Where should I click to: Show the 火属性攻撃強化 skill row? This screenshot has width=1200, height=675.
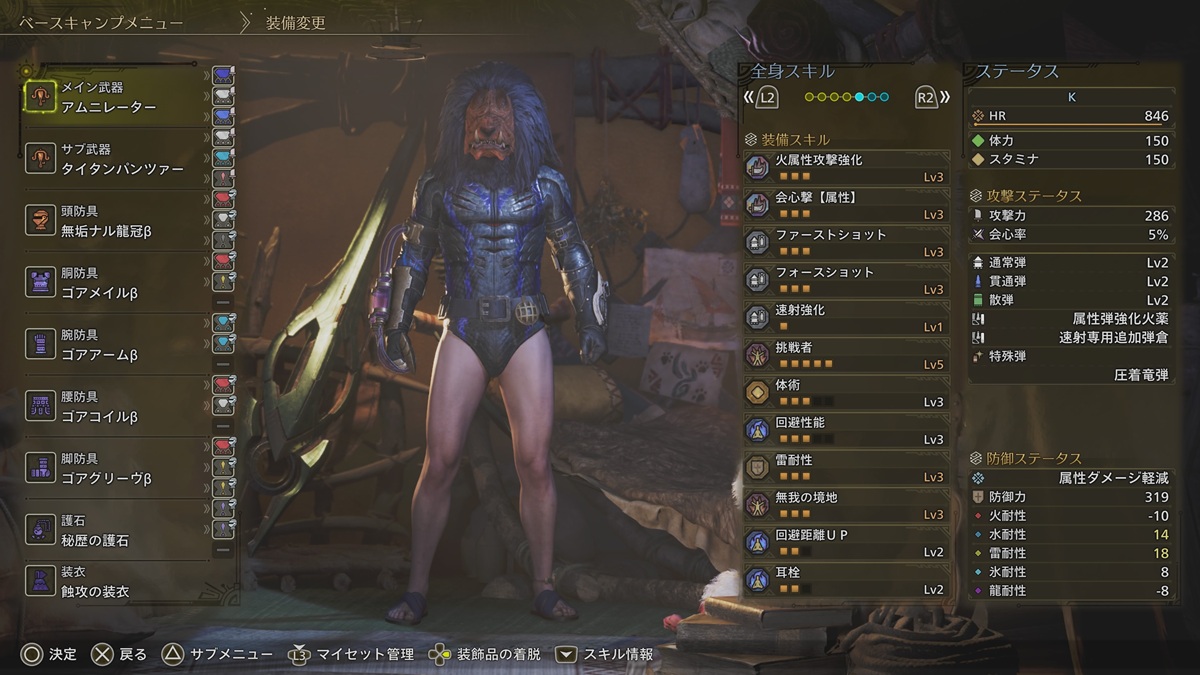[x=847, y=167]
